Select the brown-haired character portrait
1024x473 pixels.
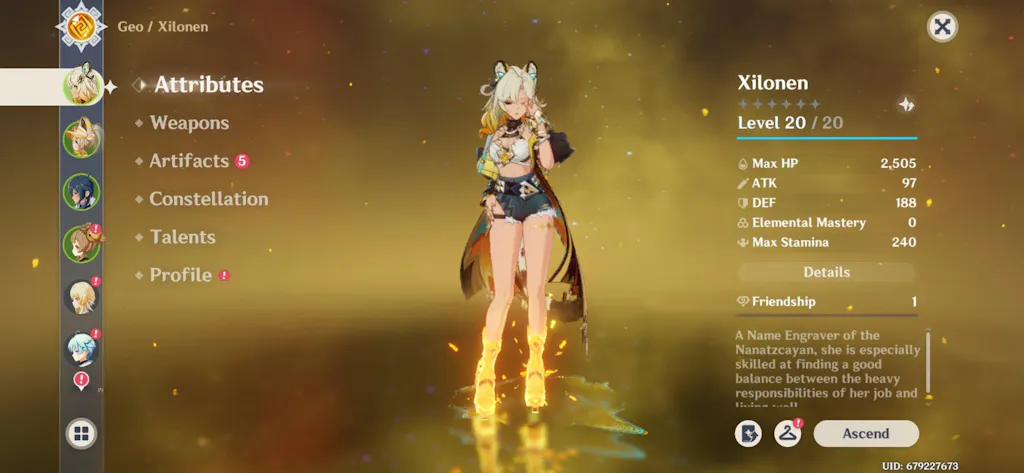click(81, 244)
